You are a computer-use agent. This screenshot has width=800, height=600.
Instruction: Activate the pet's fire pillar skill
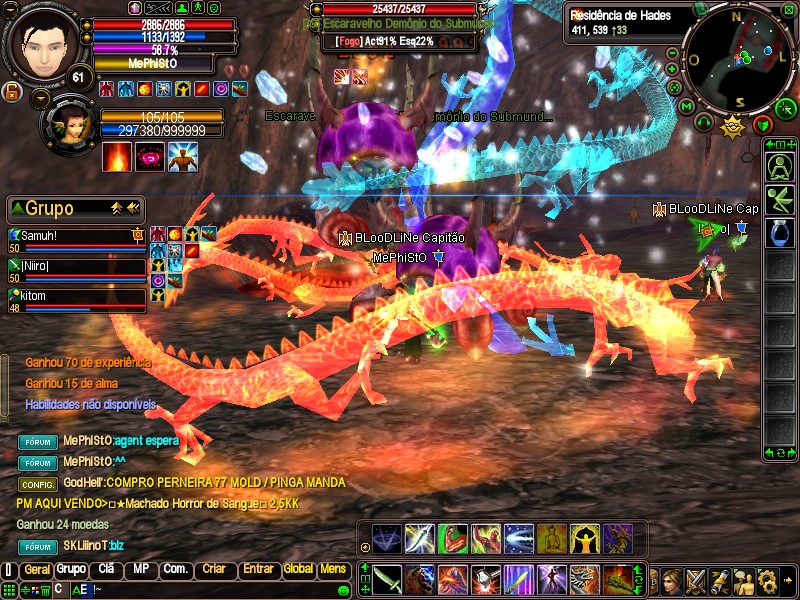[x=116, y=157]
